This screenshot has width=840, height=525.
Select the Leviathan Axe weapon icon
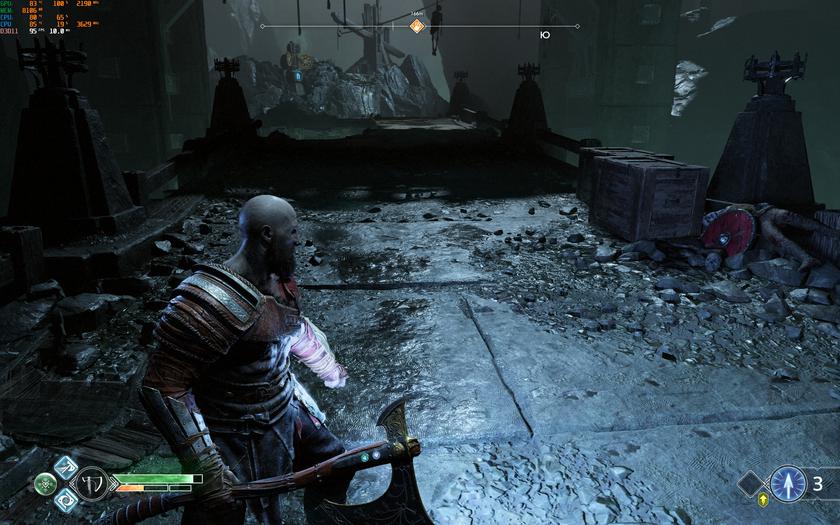coord(93,483)
